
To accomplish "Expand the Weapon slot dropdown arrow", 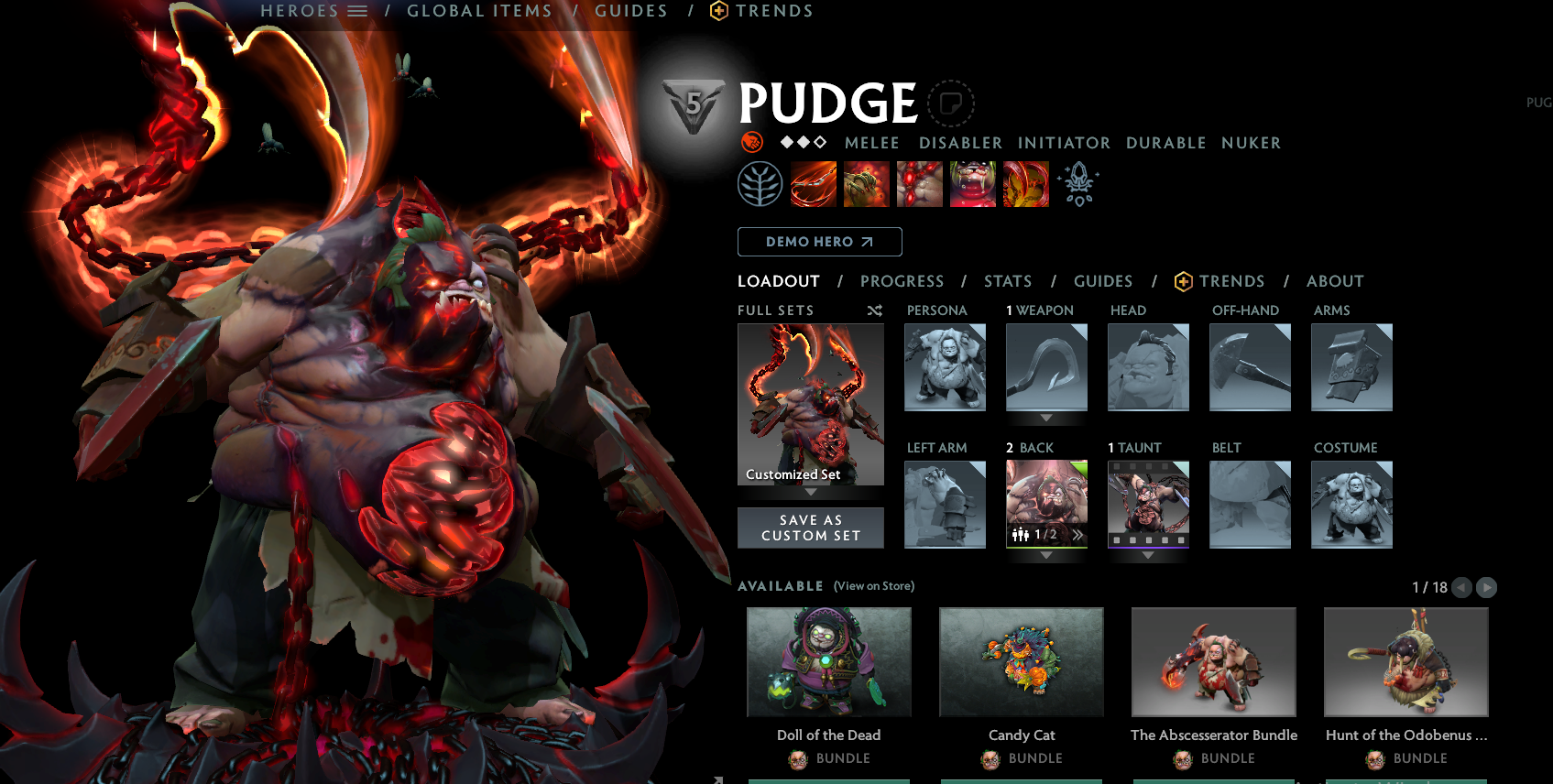I will click(x=1046, y=419).
